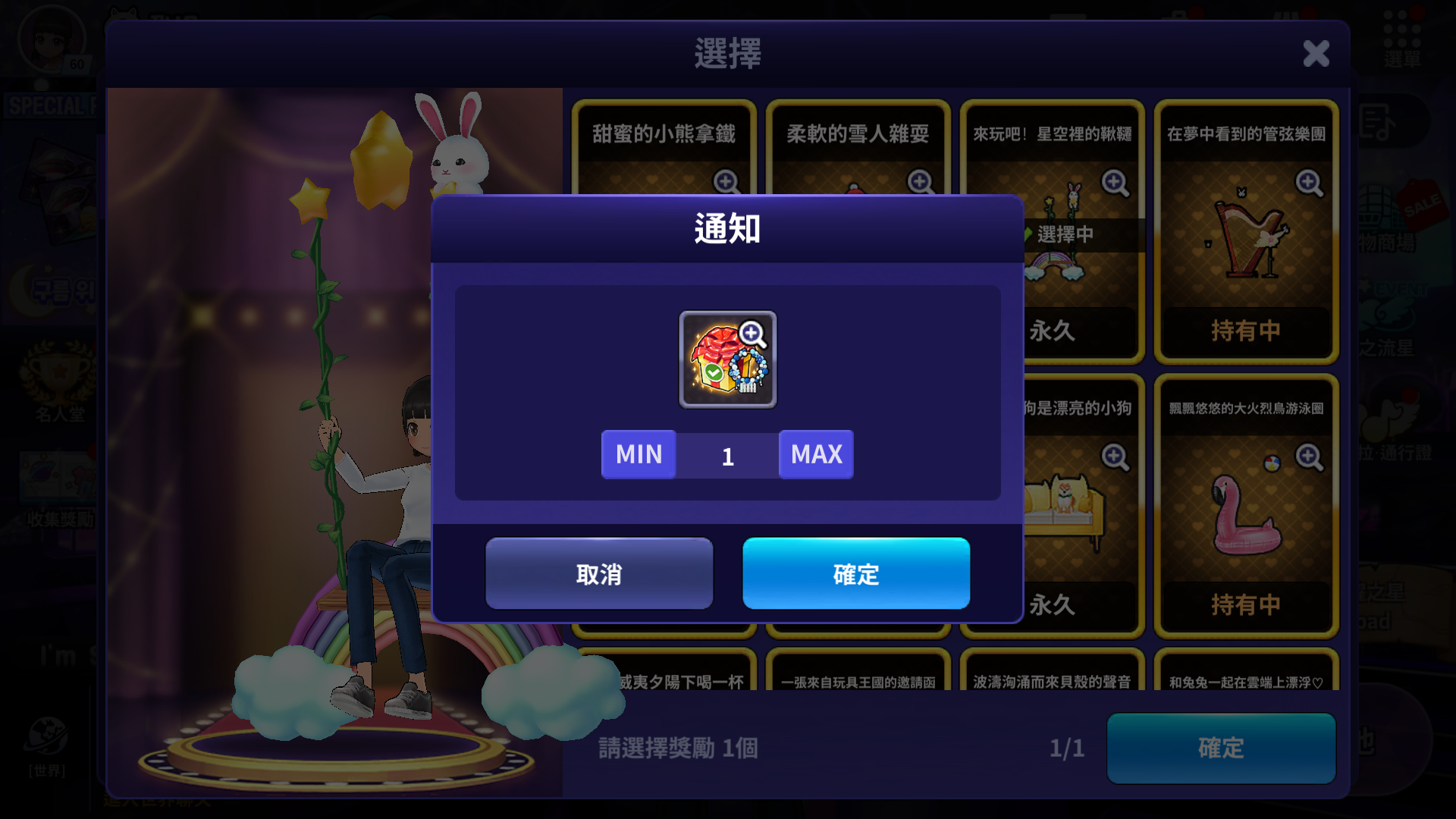Set quantity to MIN

point(639,454)
